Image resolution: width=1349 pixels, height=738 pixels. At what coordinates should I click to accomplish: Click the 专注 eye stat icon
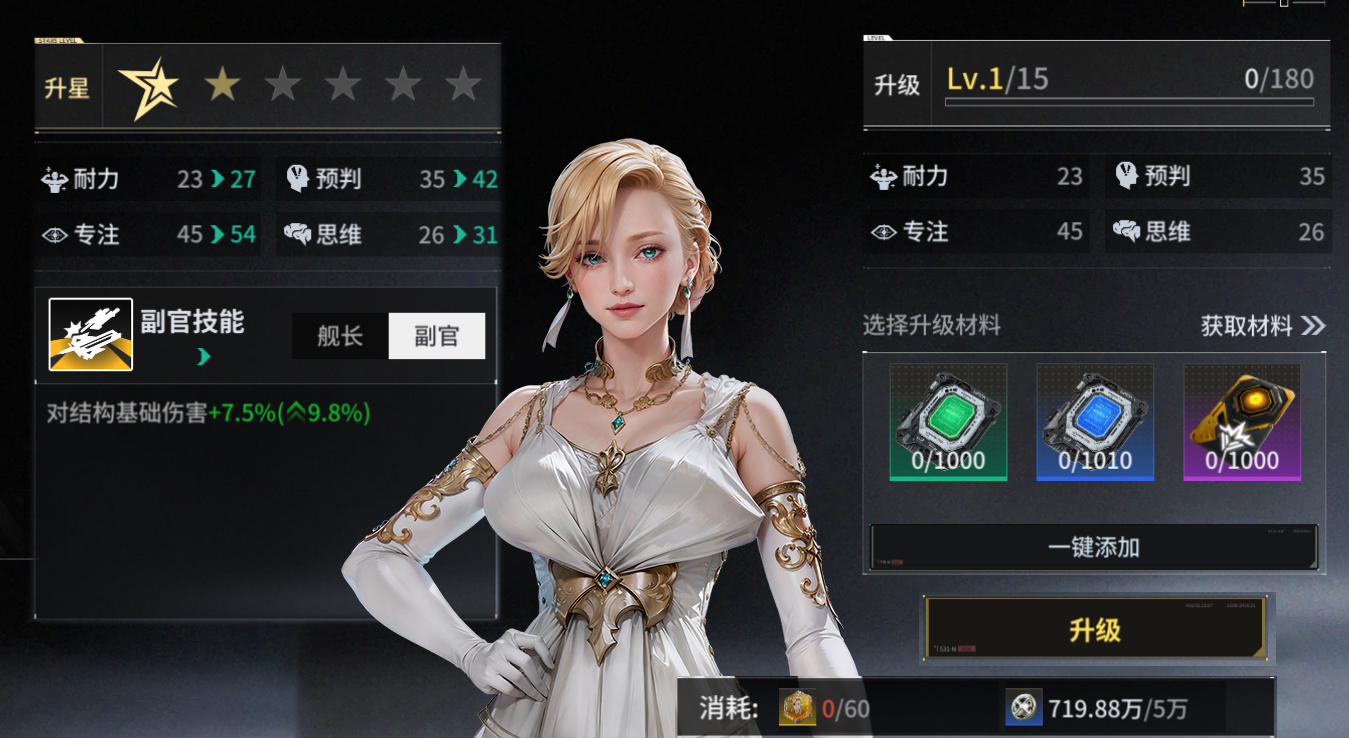tap(54, 234)
